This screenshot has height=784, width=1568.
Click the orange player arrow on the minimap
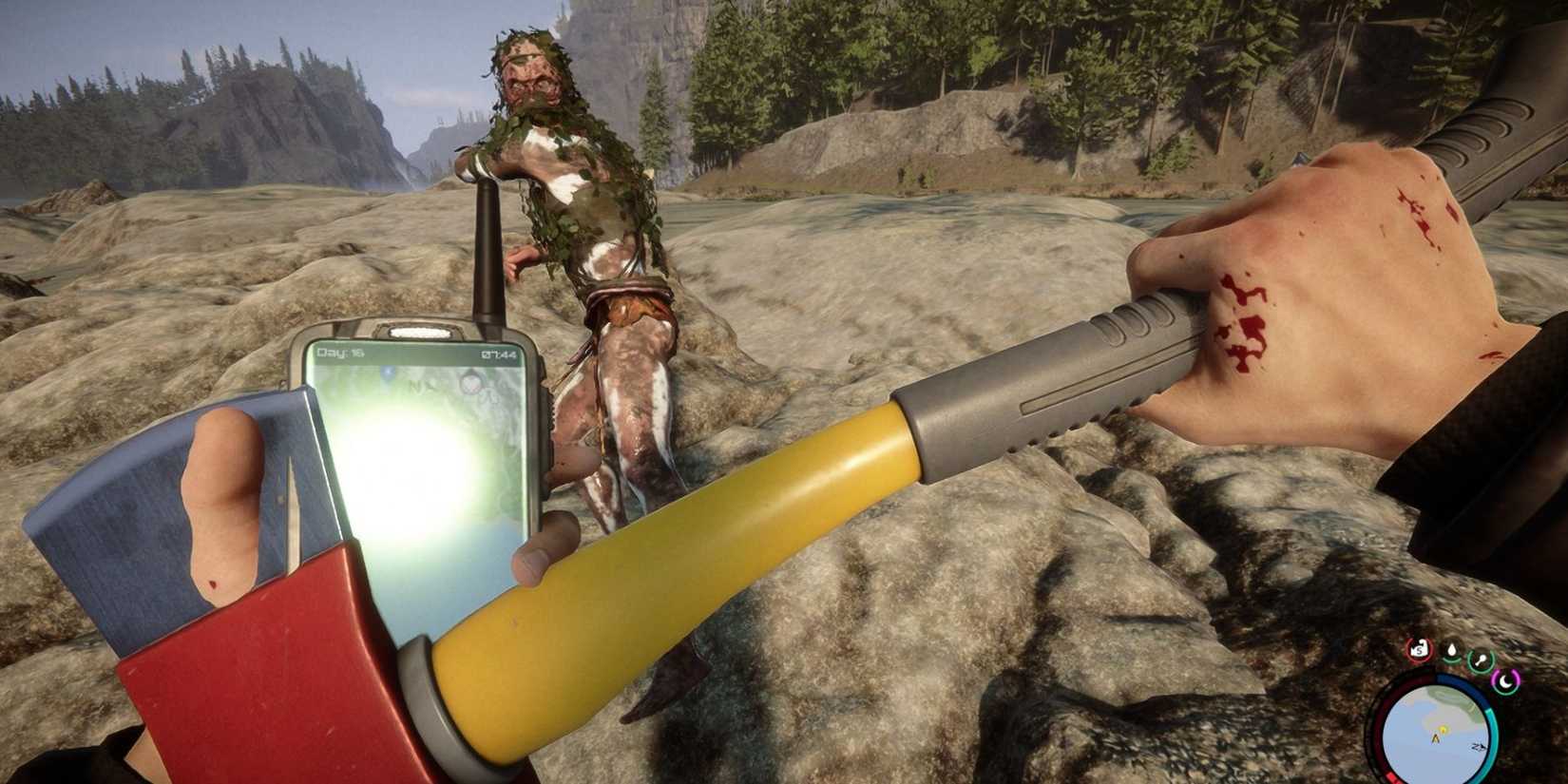click(1436, 737)
